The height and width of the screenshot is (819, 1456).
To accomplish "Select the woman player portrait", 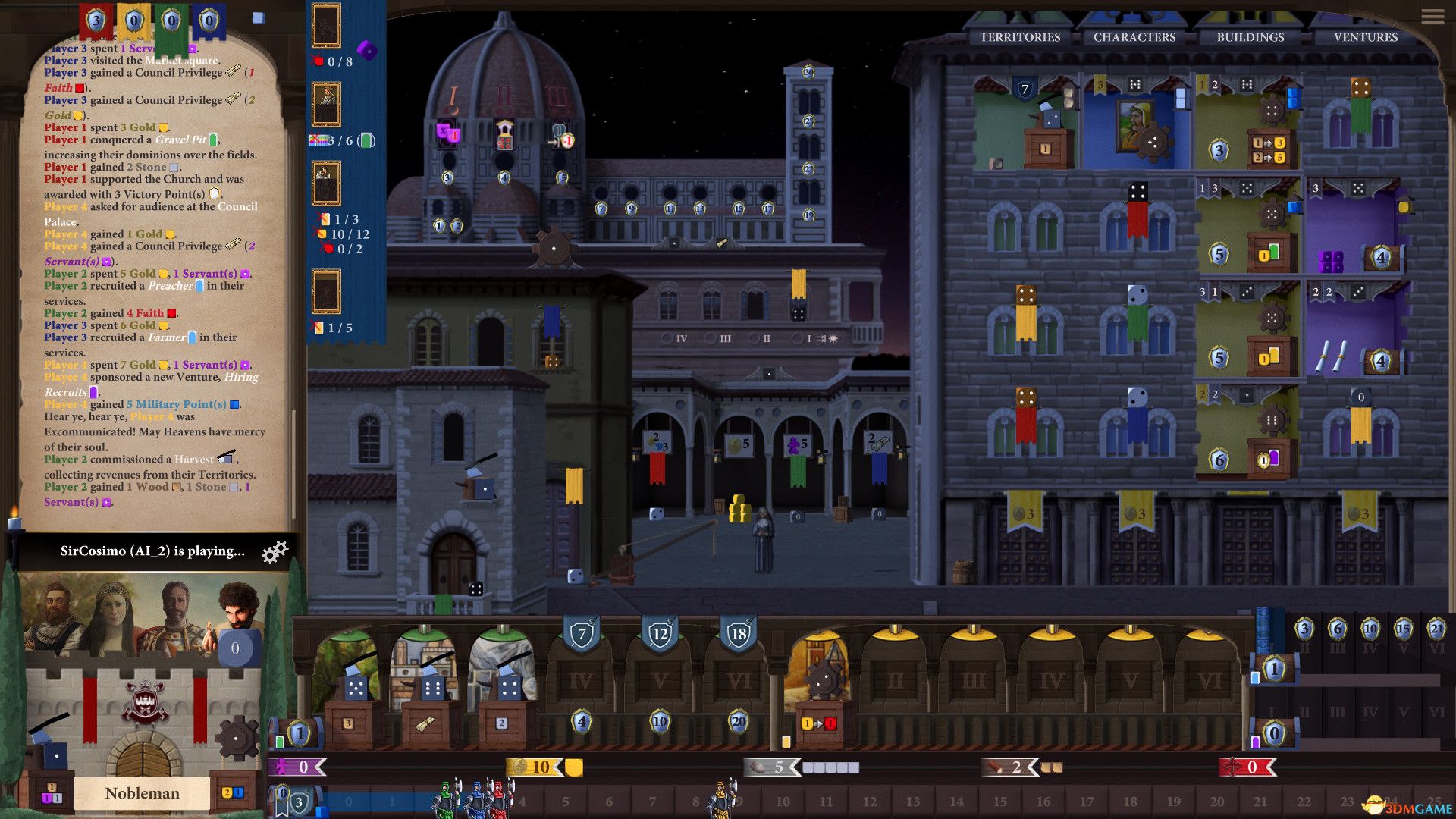I will pyautogui.click(x=112, y=610).
